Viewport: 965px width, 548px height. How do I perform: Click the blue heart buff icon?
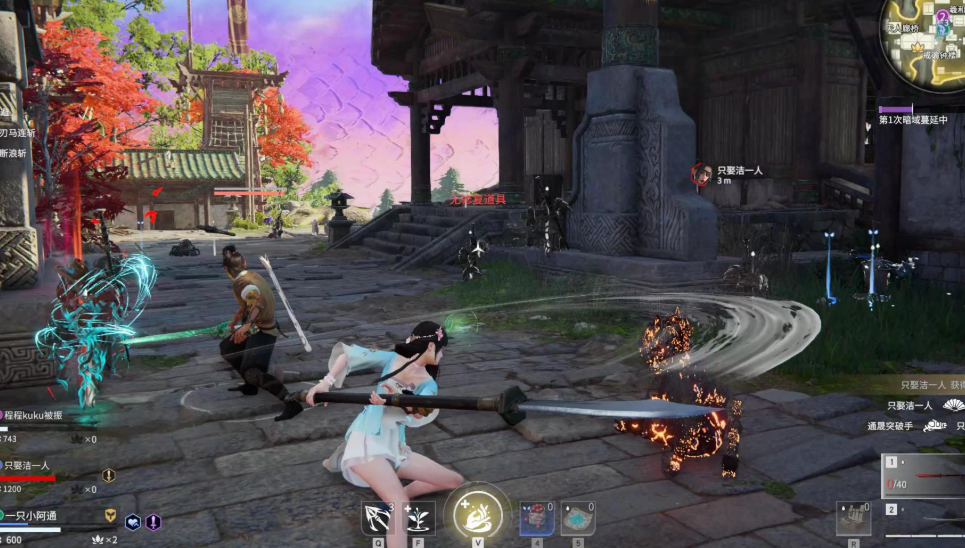tap(132, 522)
